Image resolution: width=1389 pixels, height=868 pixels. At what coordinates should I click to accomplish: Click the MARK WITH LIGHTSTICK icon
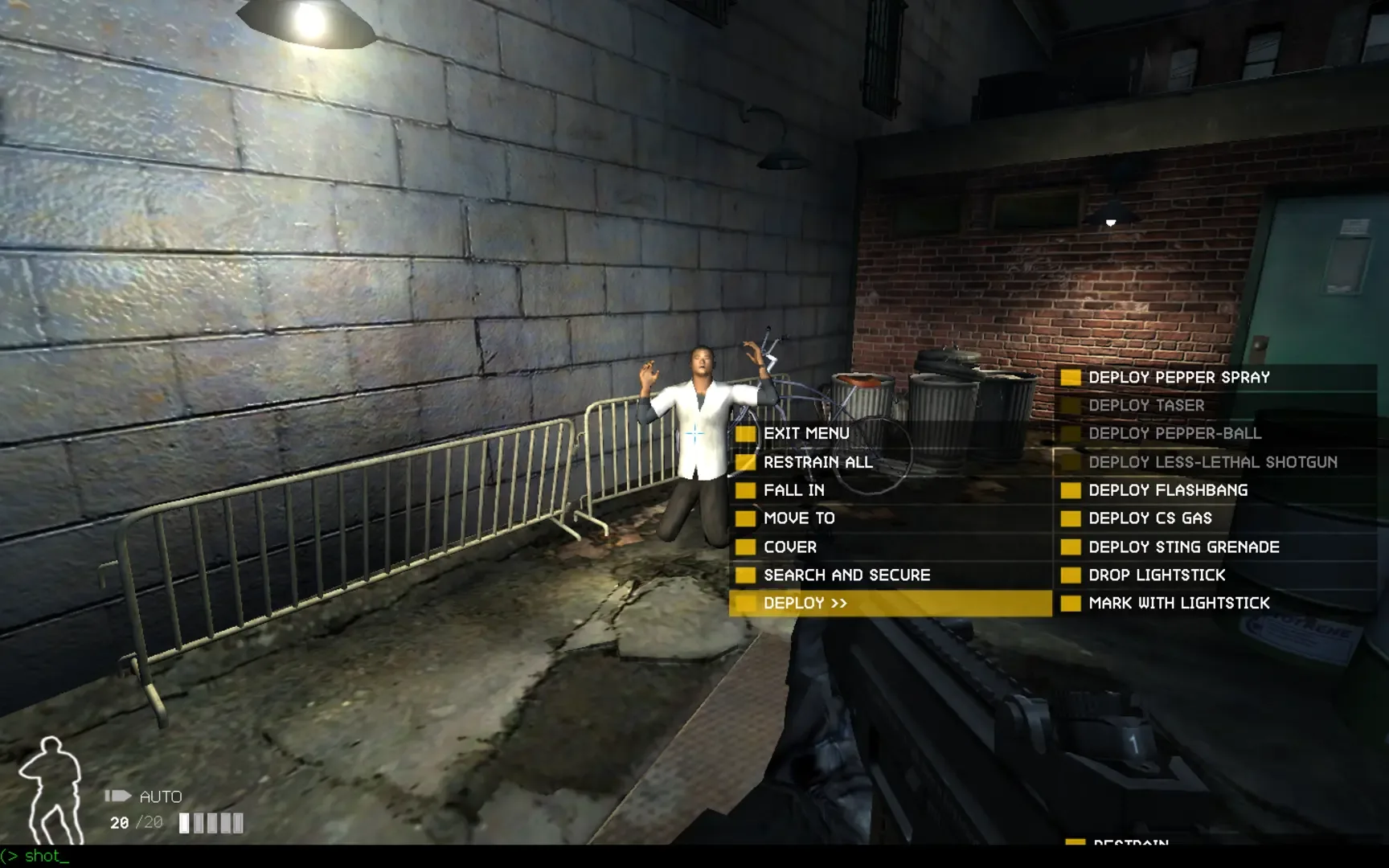tap(1071, 603)
